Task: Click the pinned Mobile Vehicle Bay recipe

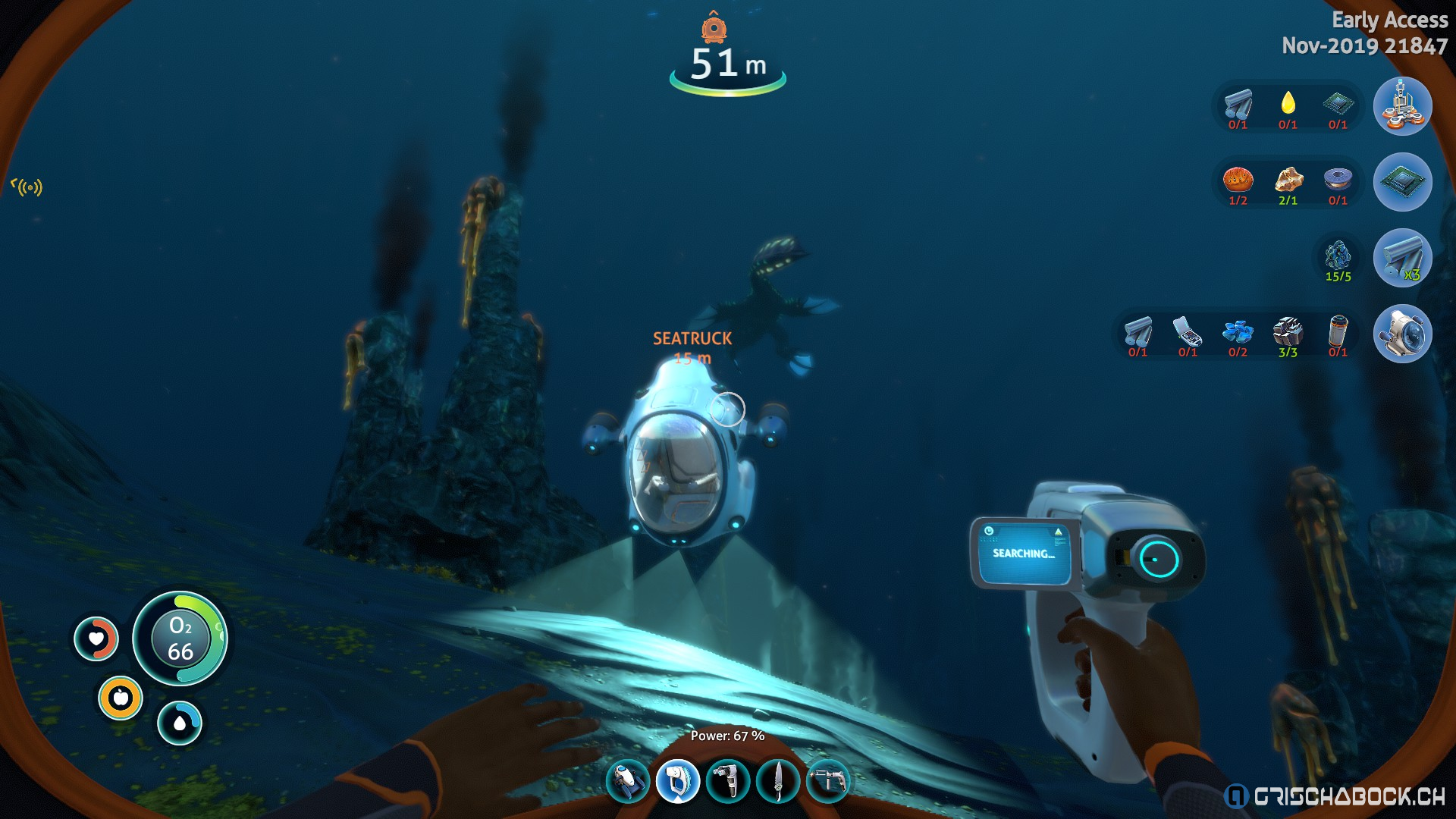Action: pyautogui.click(x=1402, y=106)
